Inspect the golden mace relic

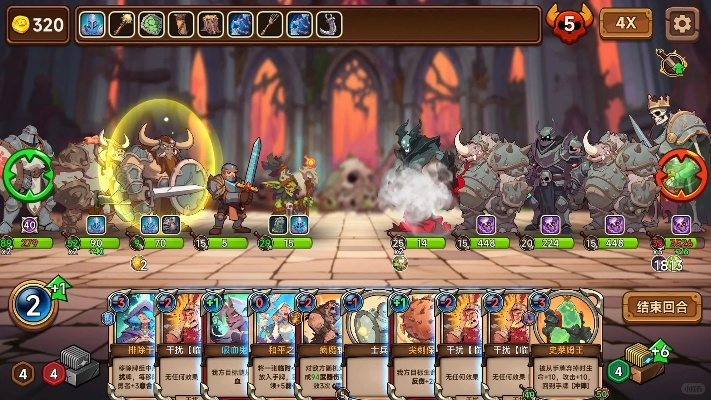coord(122,24)
